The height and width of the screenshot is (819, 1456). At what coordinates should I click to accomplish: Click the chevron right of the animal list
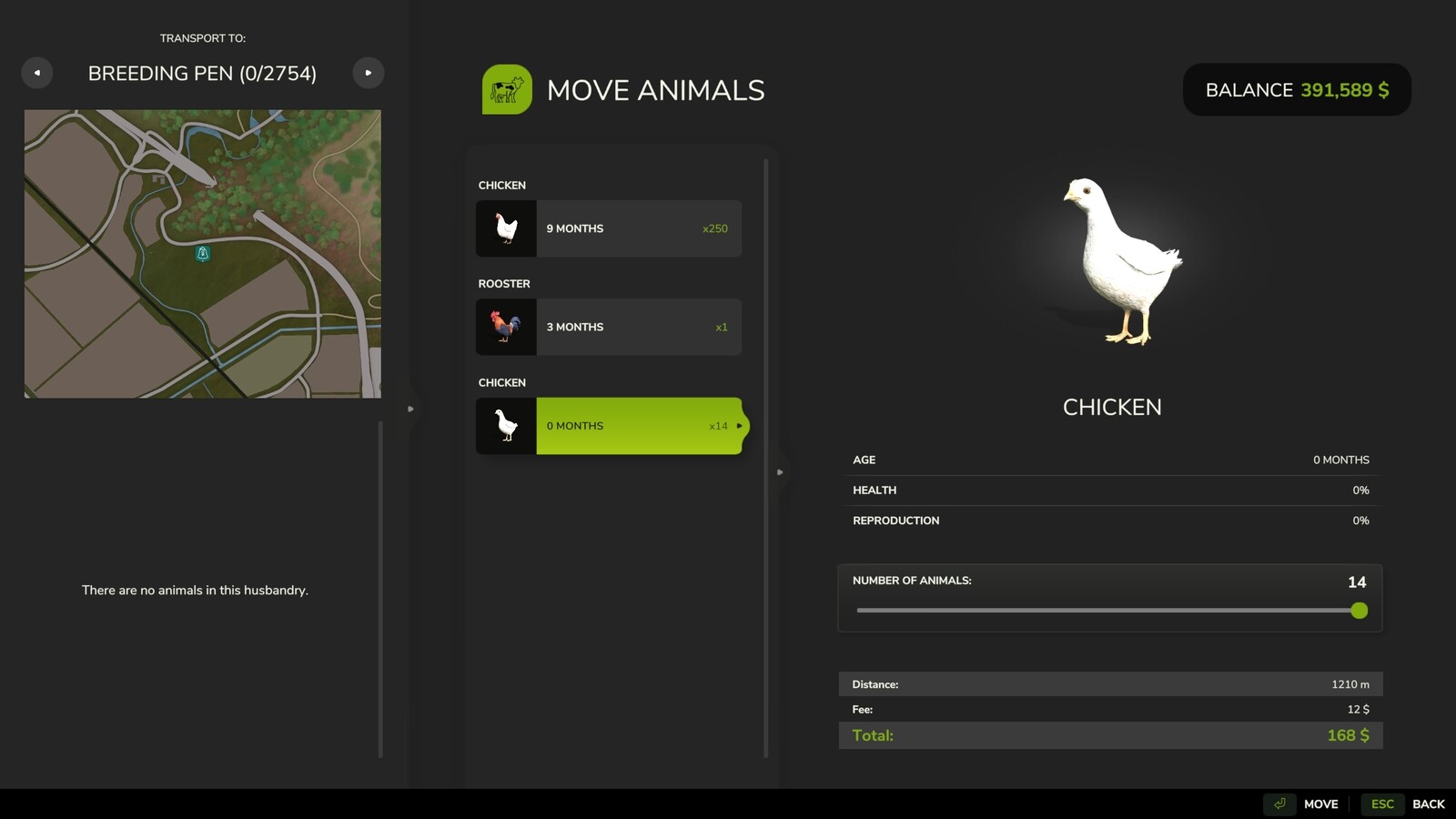pos(781,471)
